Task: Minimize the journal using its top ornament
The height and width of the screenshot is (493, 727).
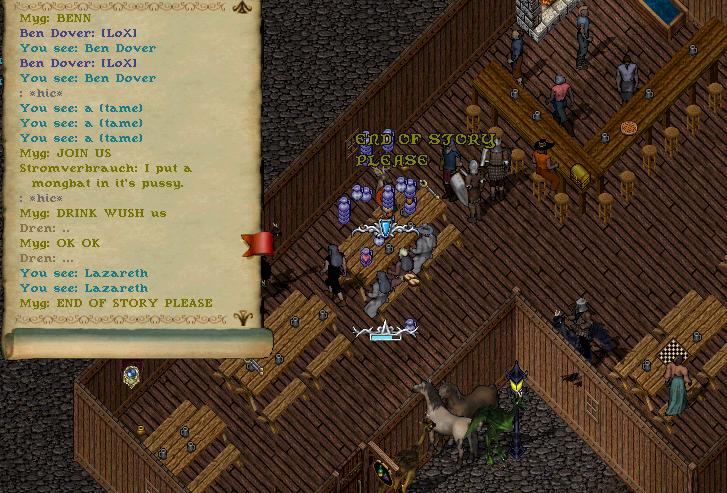Action: [x=241, y=7]
